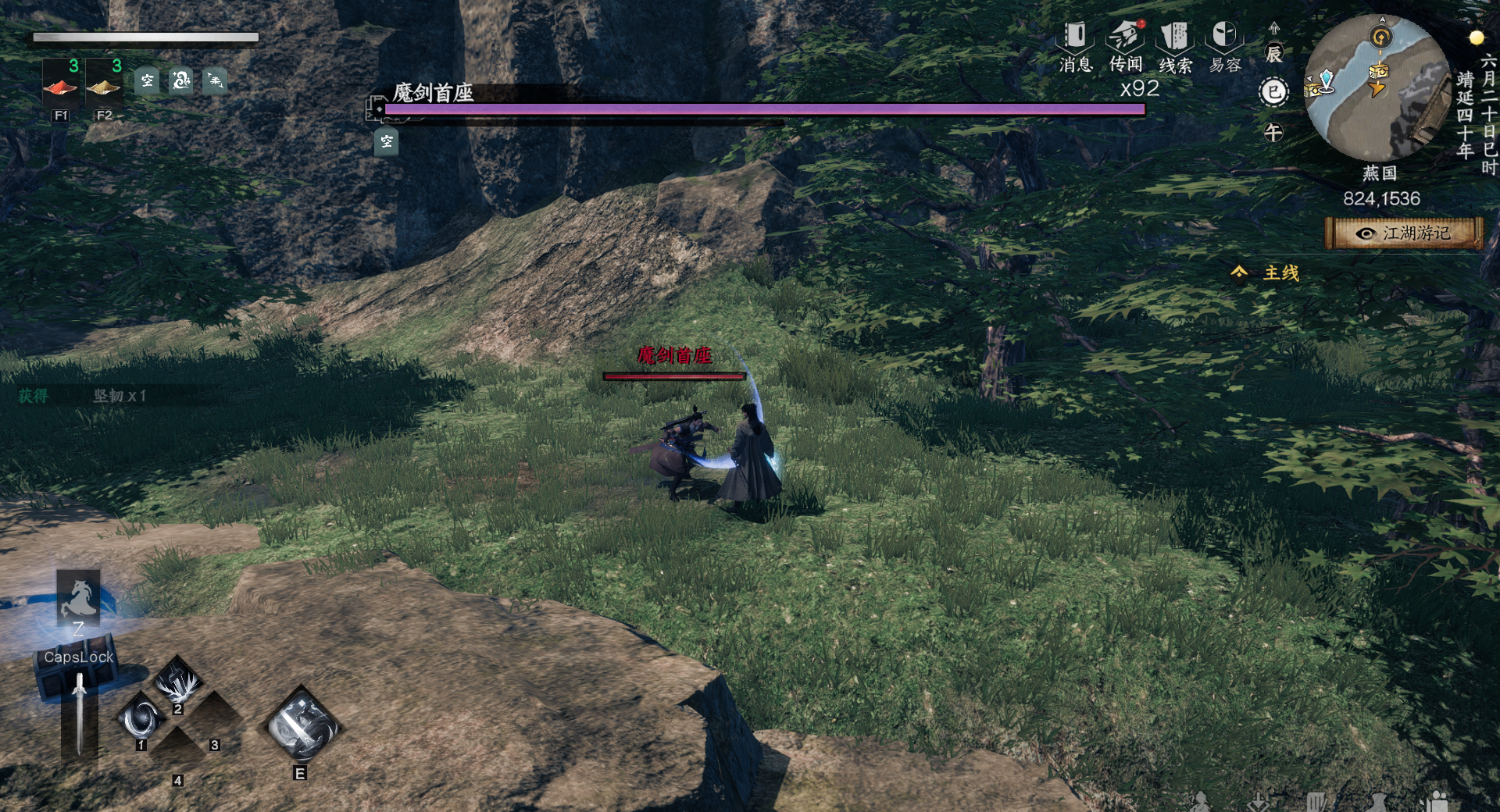1500x812 pixels.
Task: Click the 空 status icon beside red powder
Action: [147, 80]
